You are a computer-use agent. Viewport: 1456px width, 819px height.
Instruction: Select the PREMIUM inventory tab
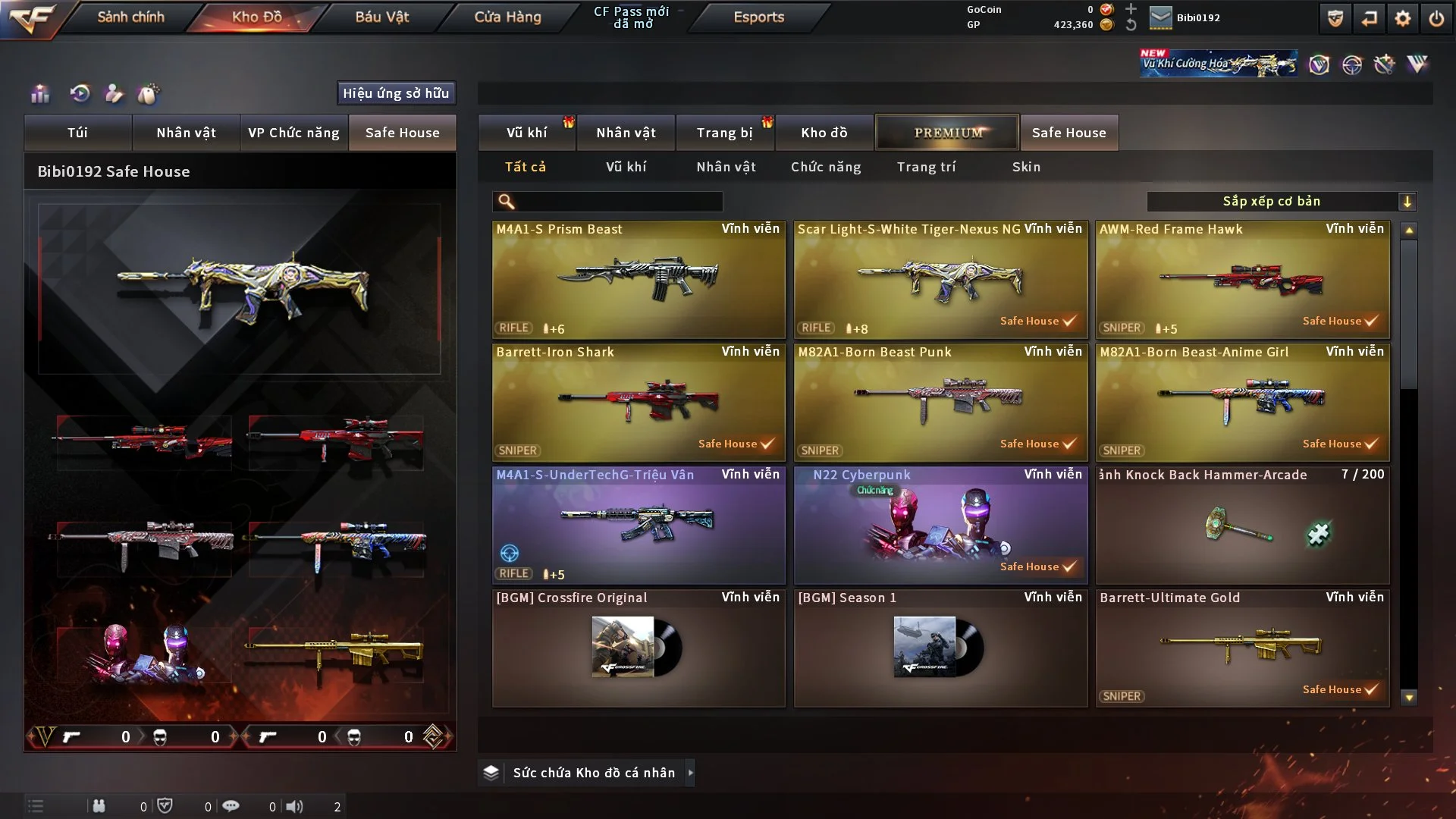point(947,133)
